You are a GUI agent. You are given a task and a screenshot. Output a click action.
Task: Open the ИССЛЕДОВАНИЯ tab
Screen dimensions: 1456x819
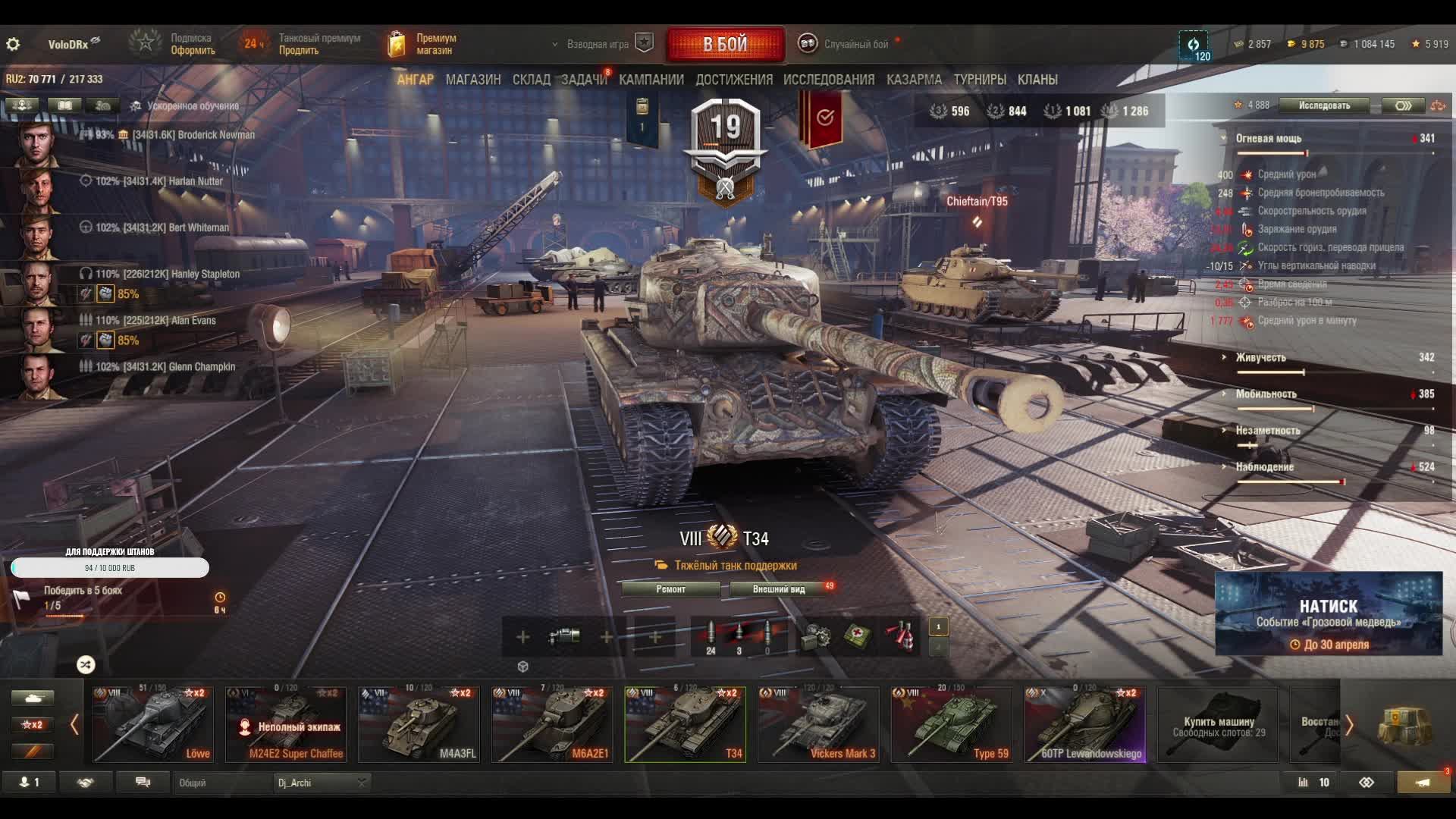(828, 80)
